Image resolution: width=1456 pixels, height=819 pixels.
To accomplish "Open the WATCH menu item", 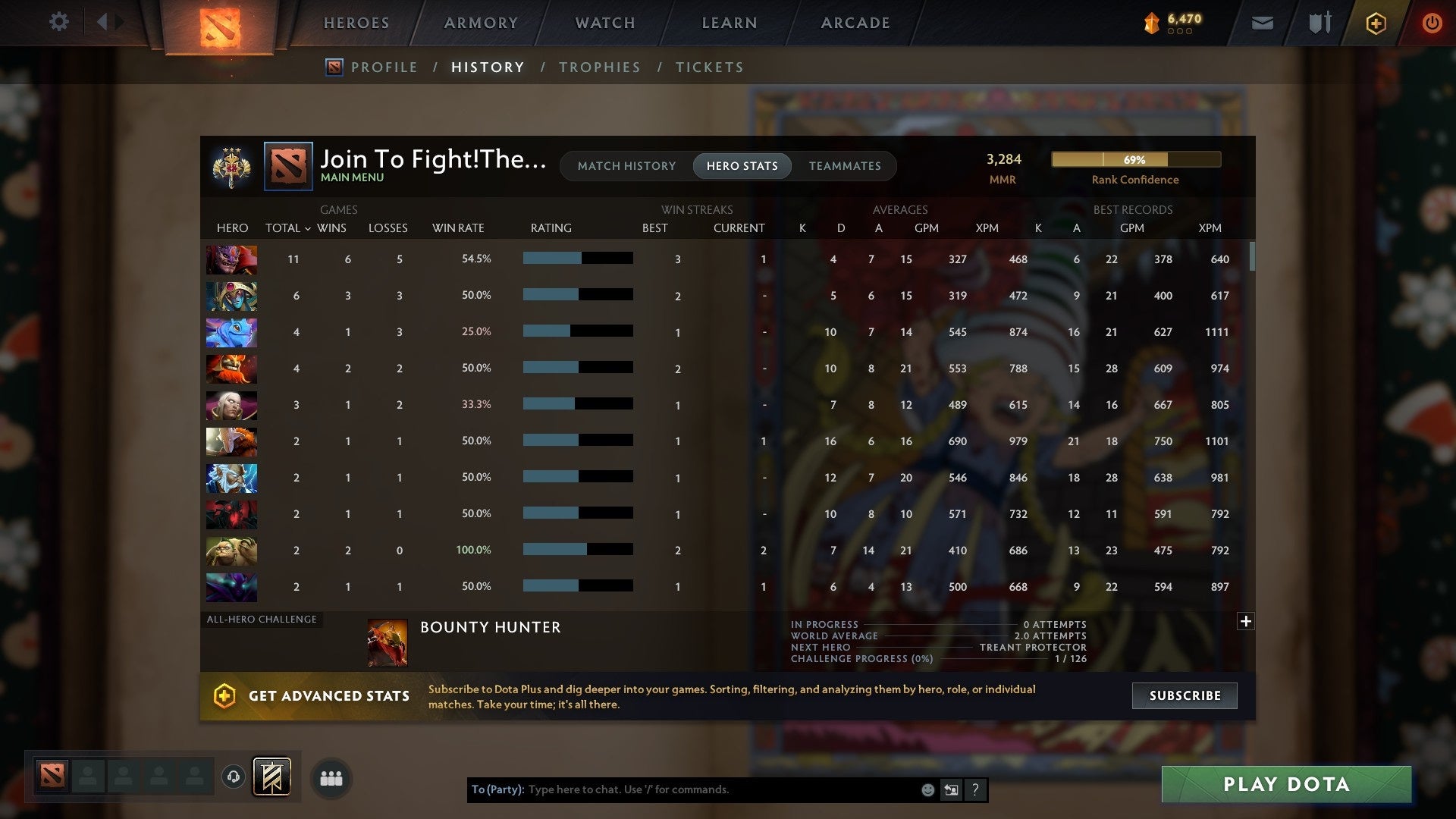I will [x=604, y=23].
